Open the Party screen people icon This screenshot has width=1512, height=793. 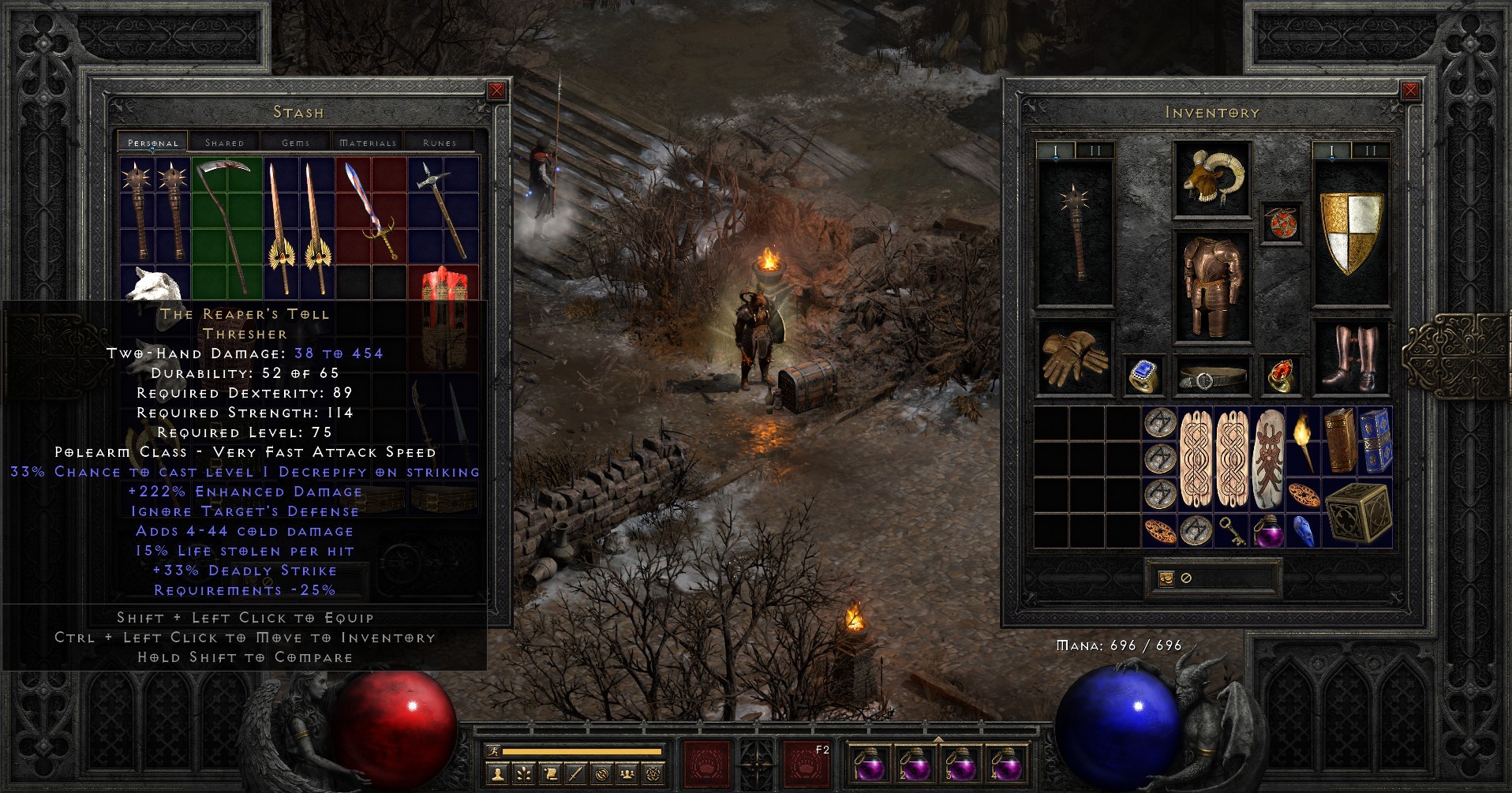coord(627,773)
